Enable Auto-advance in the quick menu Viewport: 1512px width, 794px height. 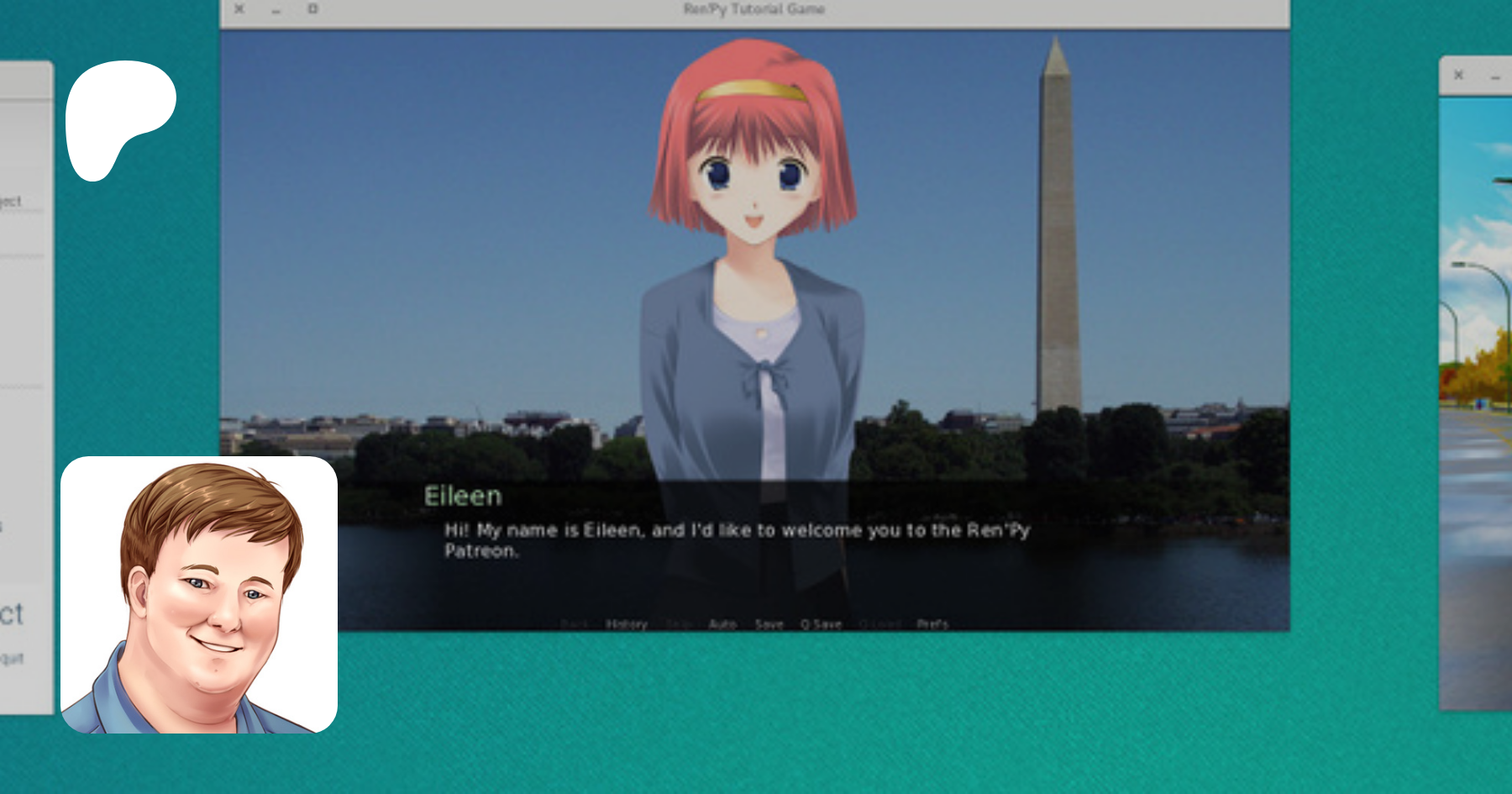point(722,624)
